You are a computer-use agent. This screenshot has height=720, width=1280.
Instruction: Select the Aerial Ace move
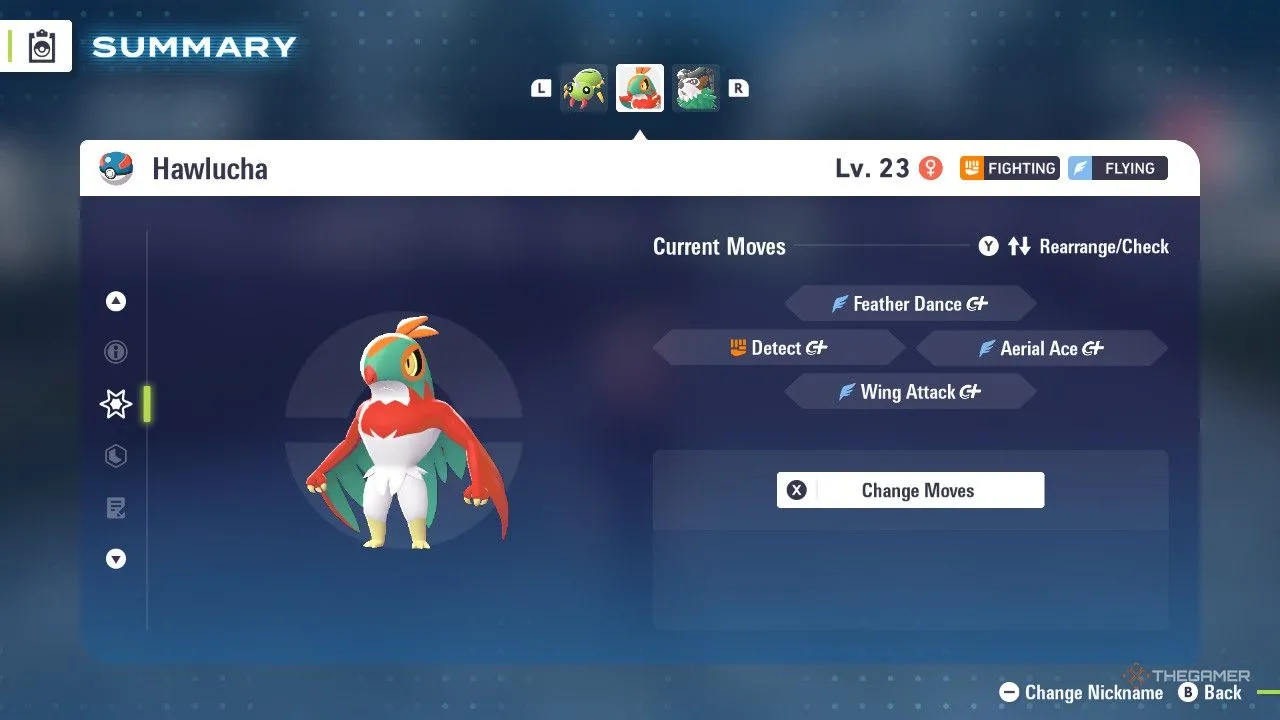point(1040,348)
